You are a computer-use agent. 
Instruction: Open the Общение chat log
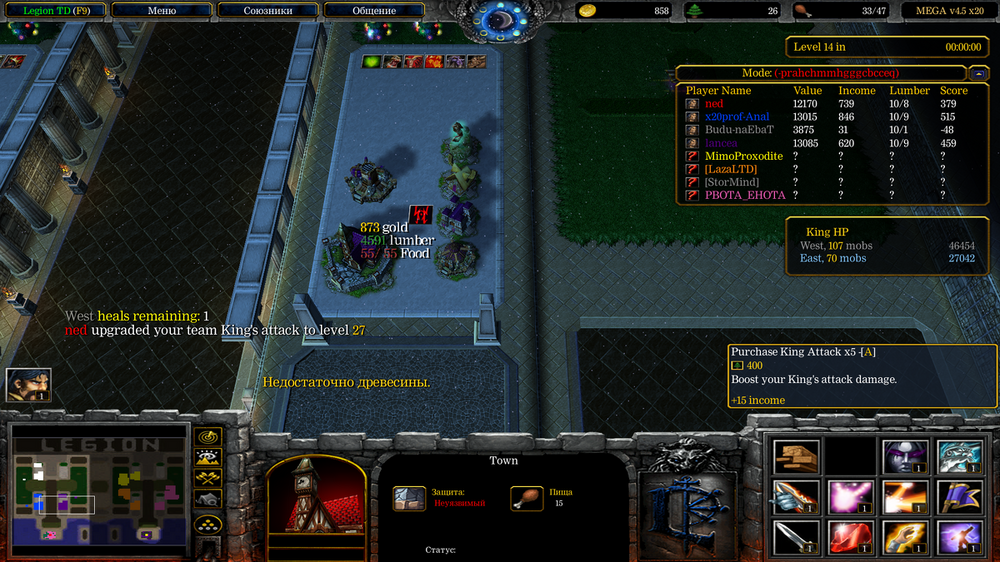coord(374,11)
